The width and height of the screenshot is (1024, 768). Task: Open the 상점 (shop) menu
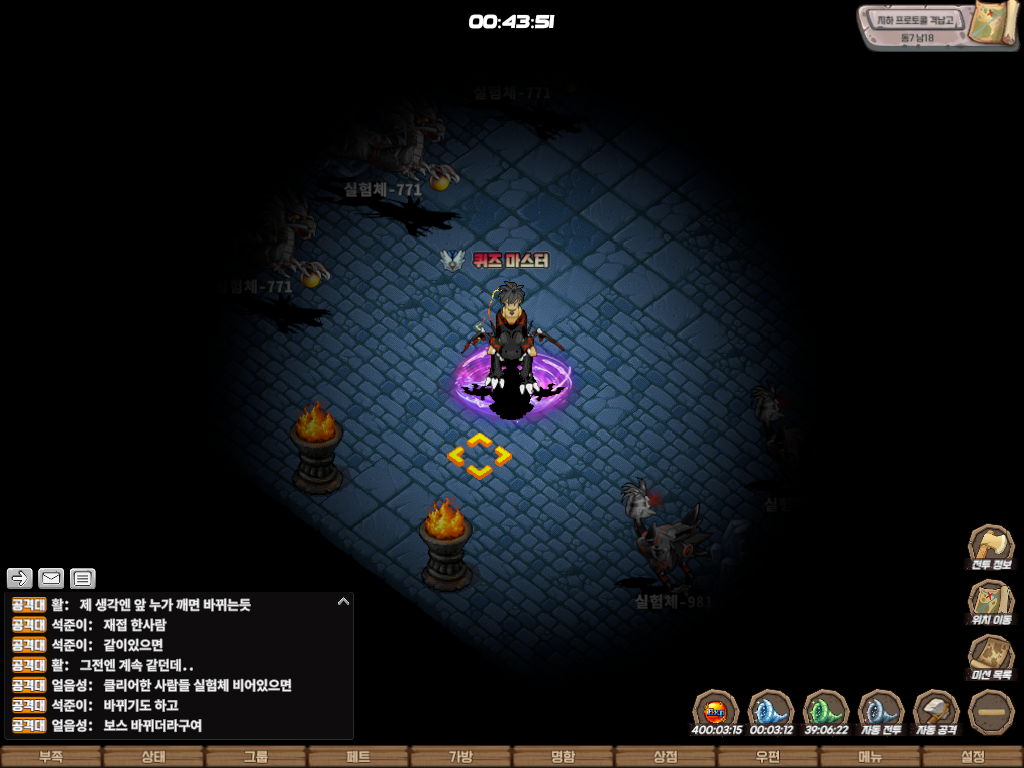(665, 757)
